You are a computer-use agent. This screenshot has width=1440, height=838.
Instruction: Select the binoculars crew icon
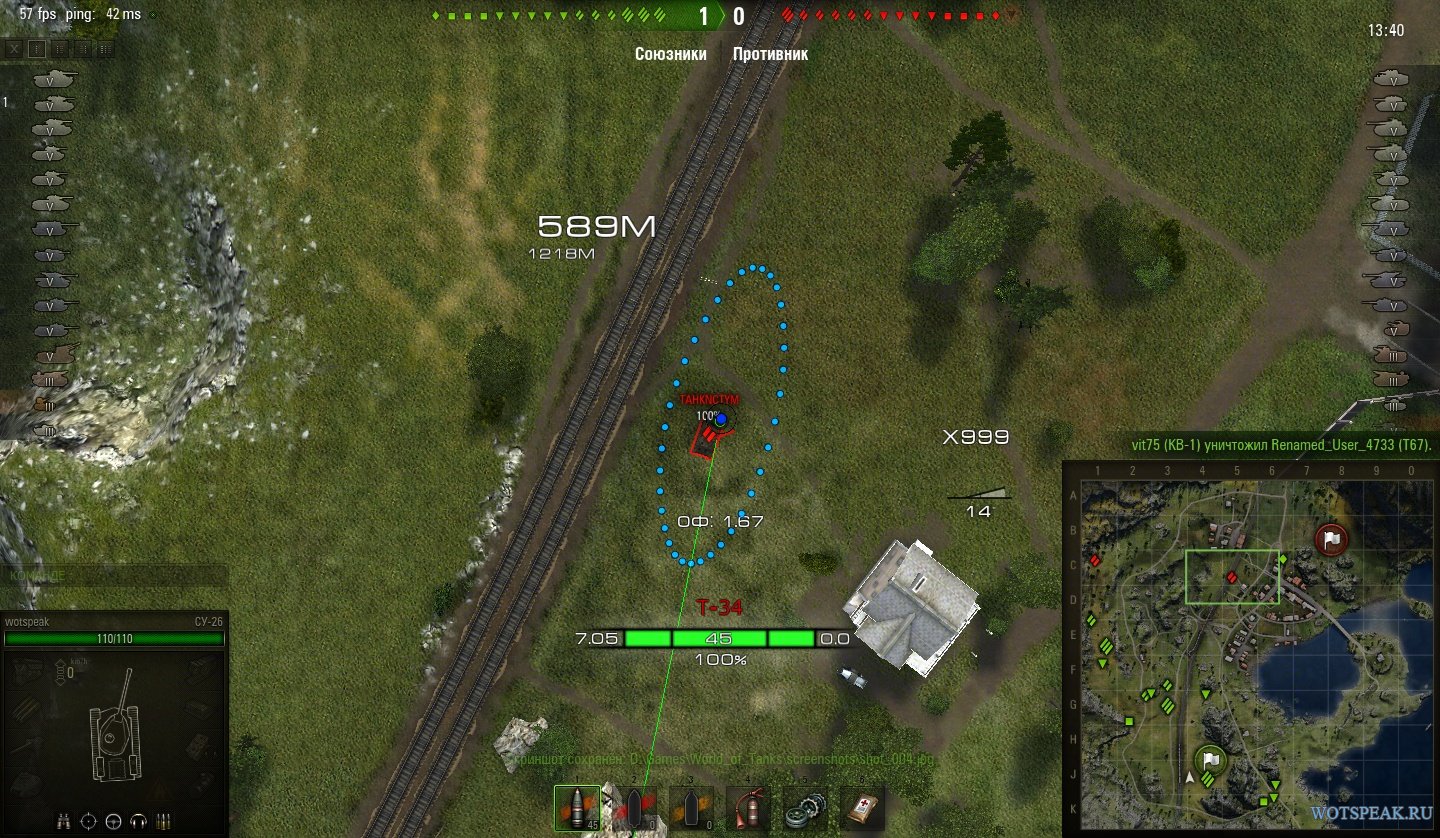coord(65,821)
